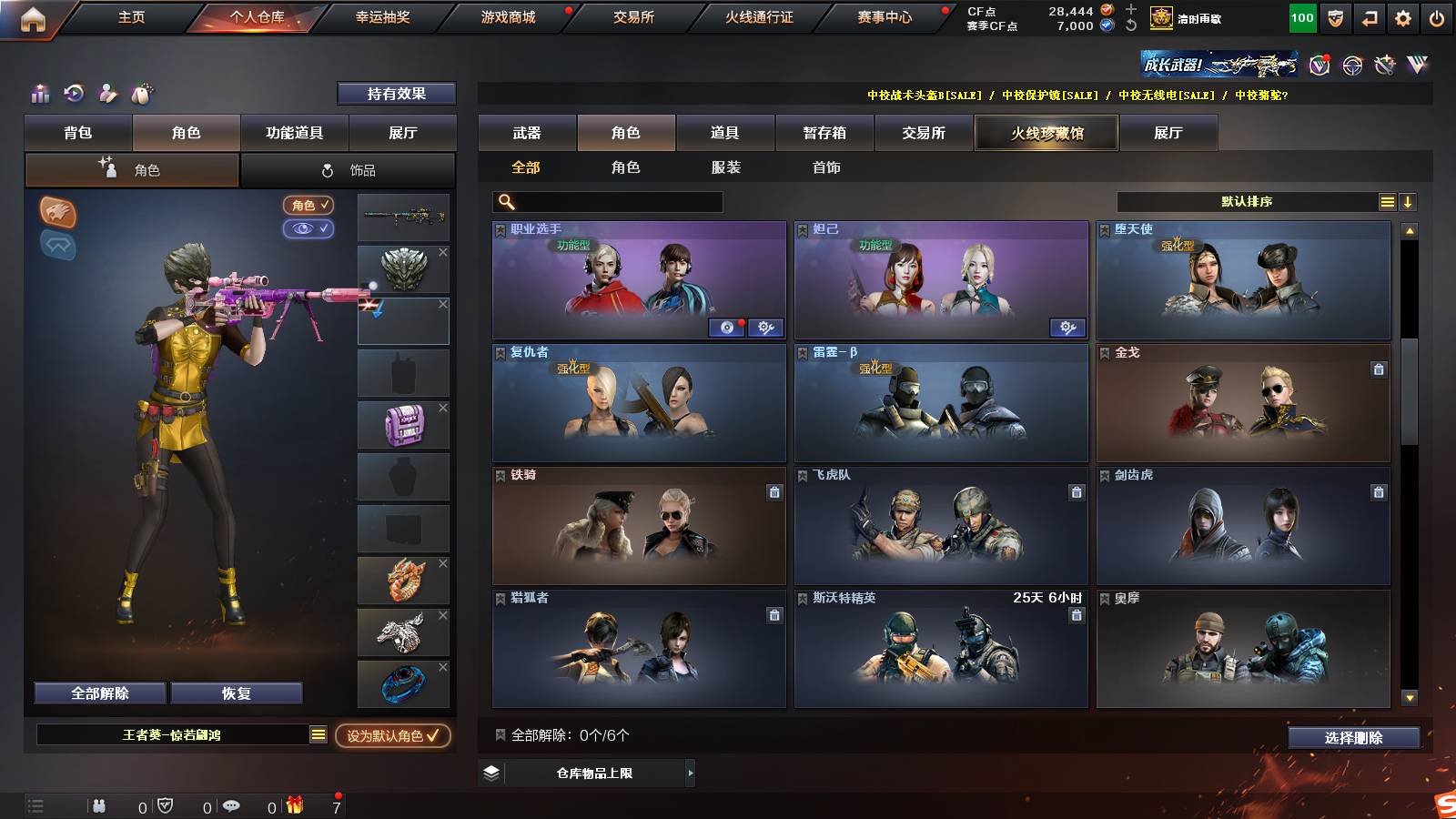Open the name list menu beside 王者葵-惊若副鸿
The width and height of the screenshot is (1456, 819).
(318, 734)
